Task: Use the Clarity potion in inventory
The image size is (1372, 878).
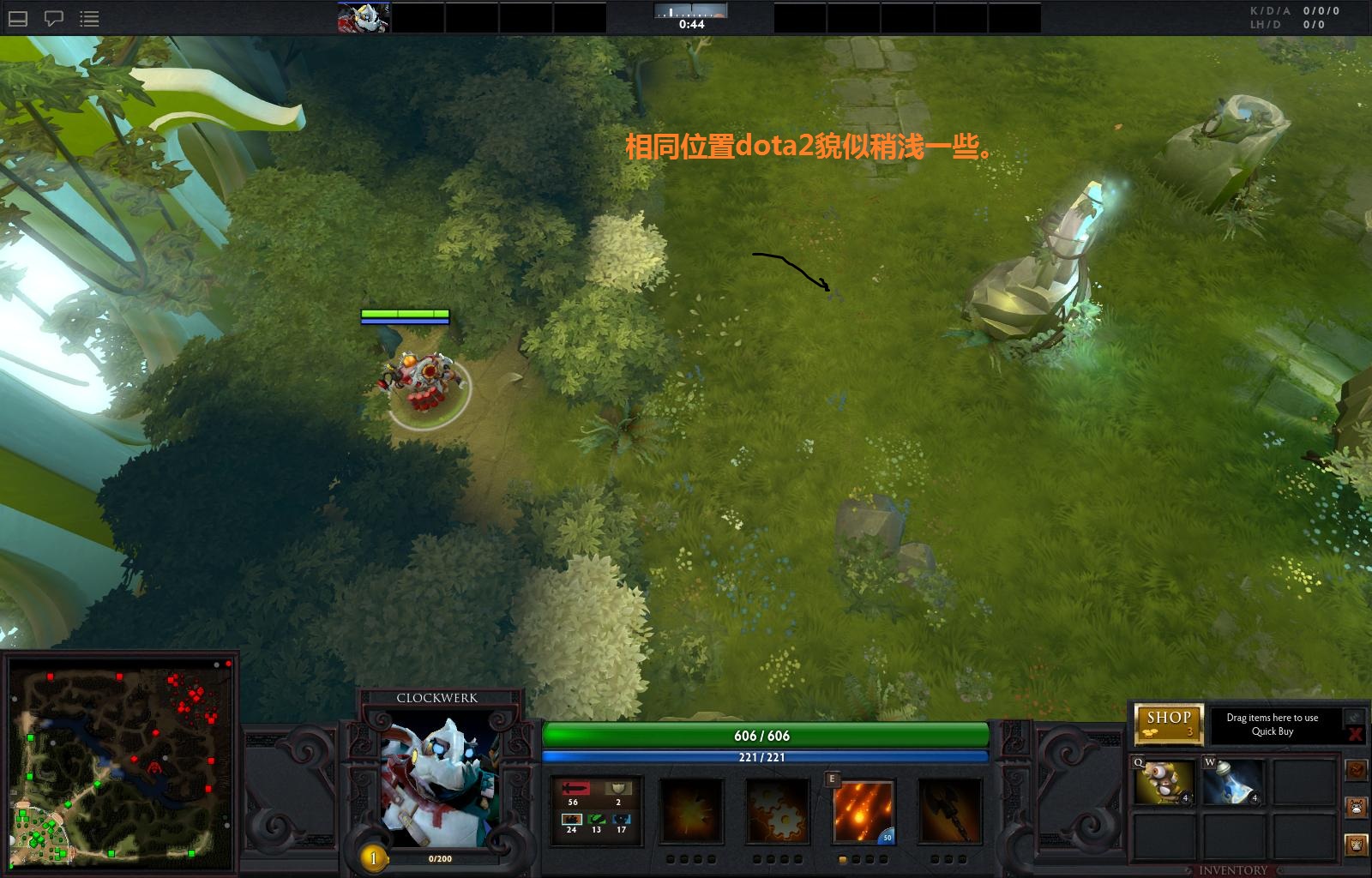Action: click(1233, 781)
